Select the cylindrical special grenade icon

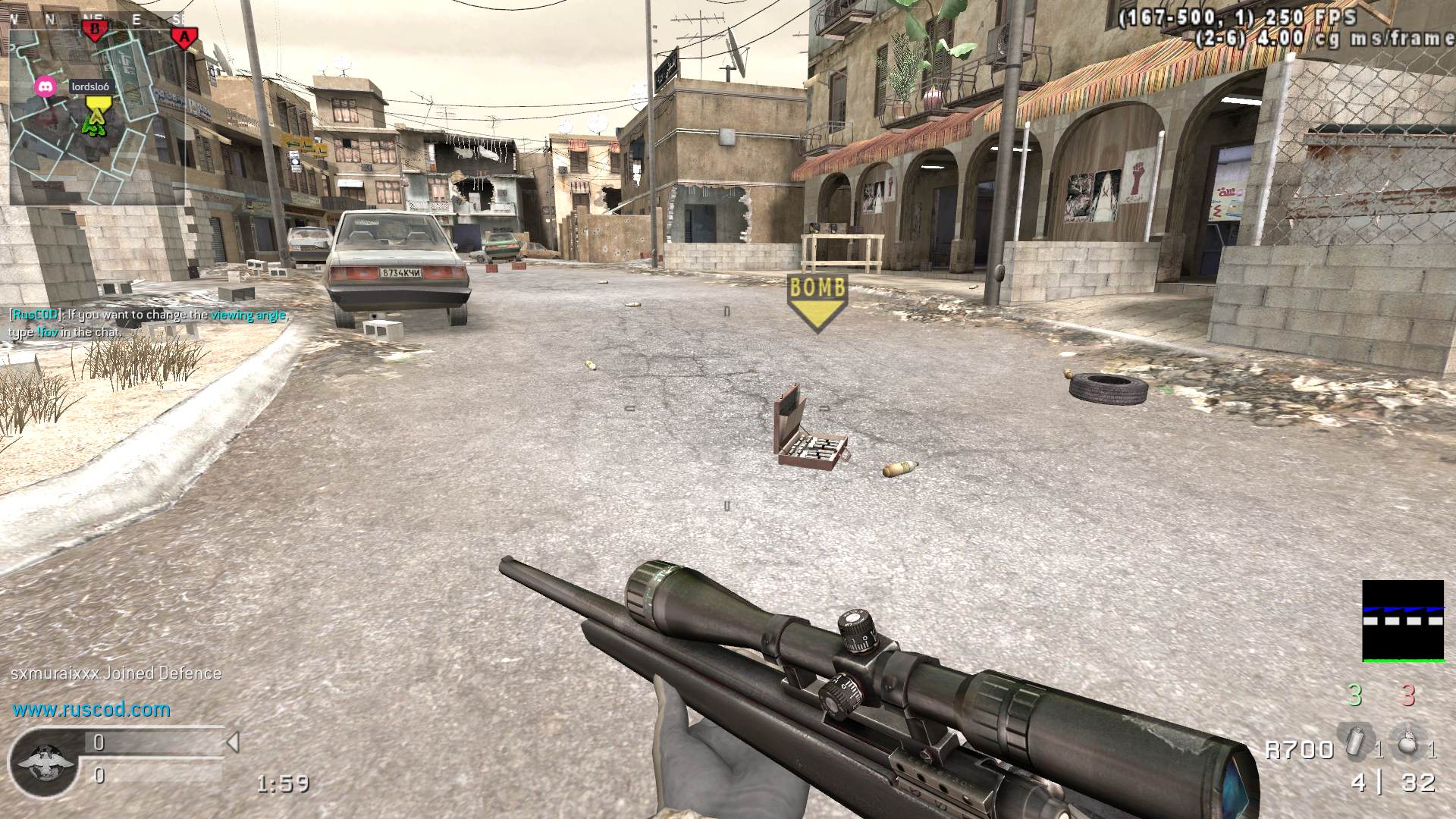coord(1354,742)
